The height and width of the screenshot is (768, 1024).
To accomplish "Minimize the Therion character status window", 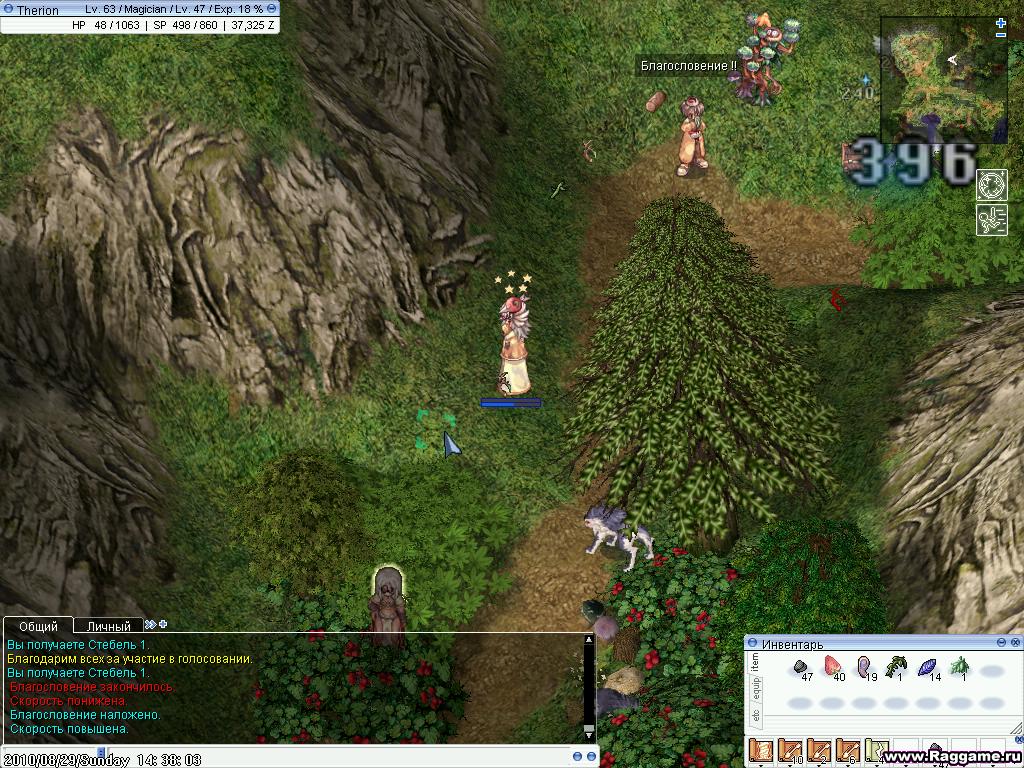I will 272,9.
